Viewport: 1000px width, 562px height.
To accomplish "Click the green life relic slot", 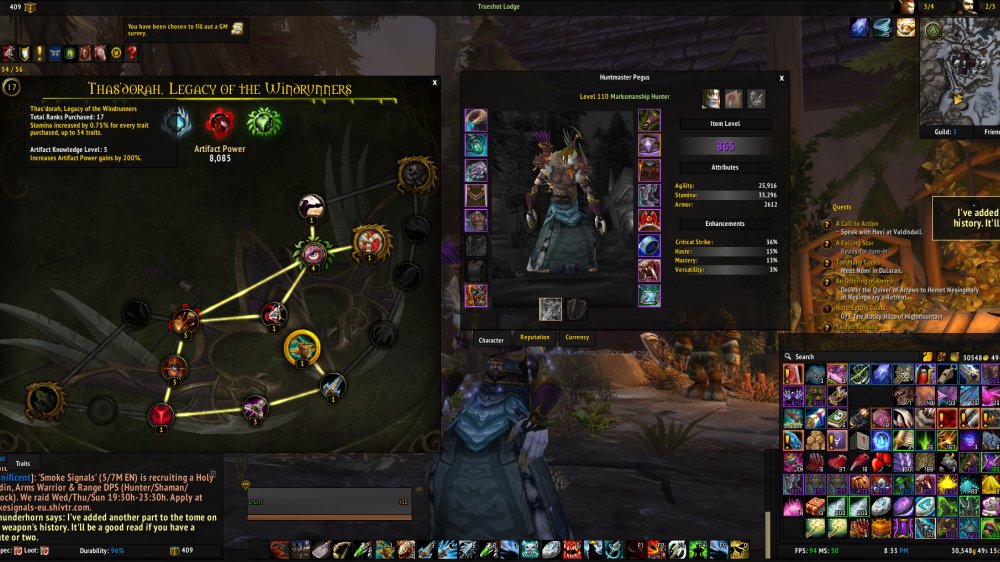I will point(264,123).
